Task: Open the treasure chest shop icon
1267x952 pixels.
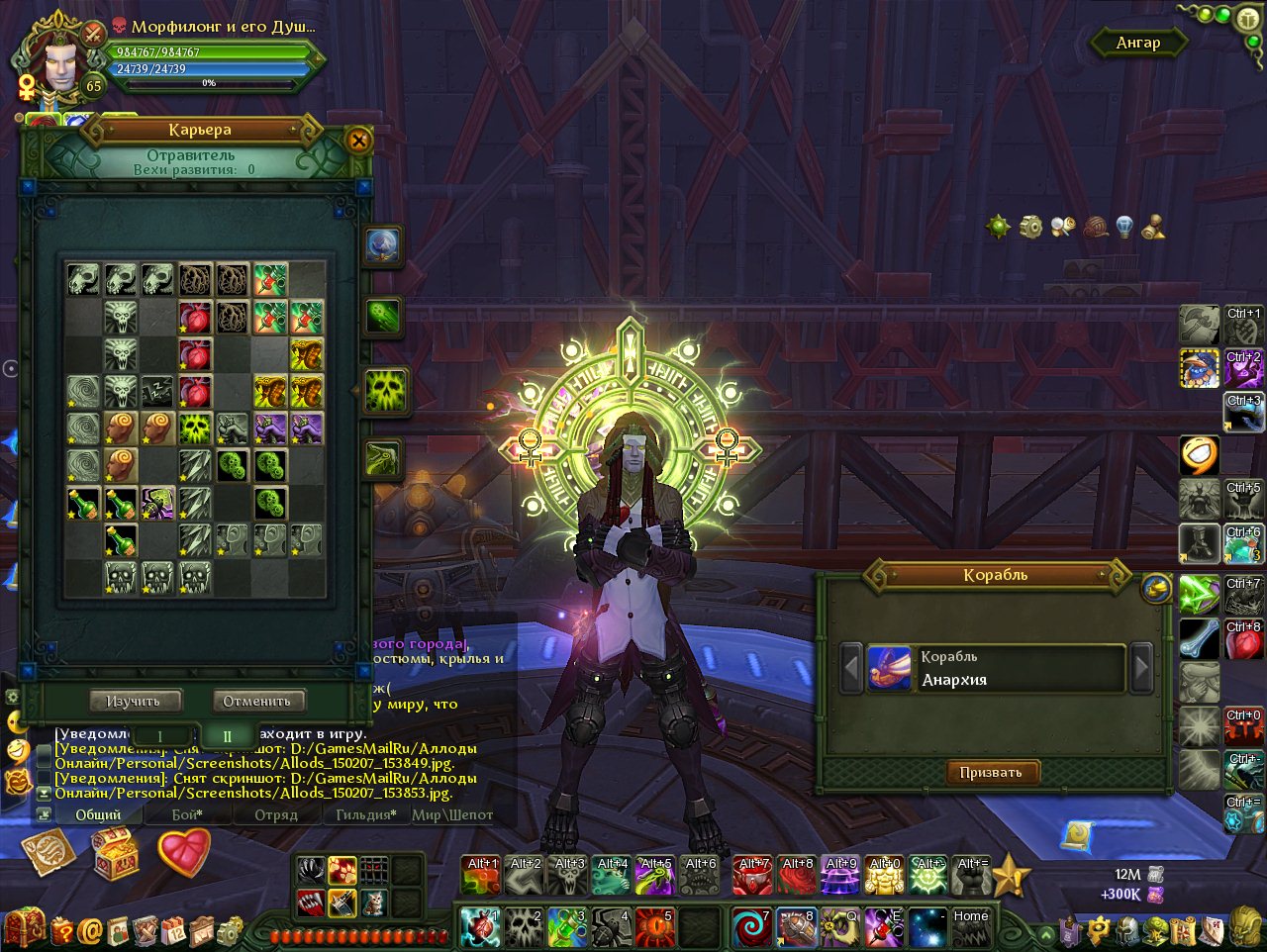Action: click(117, 851)
